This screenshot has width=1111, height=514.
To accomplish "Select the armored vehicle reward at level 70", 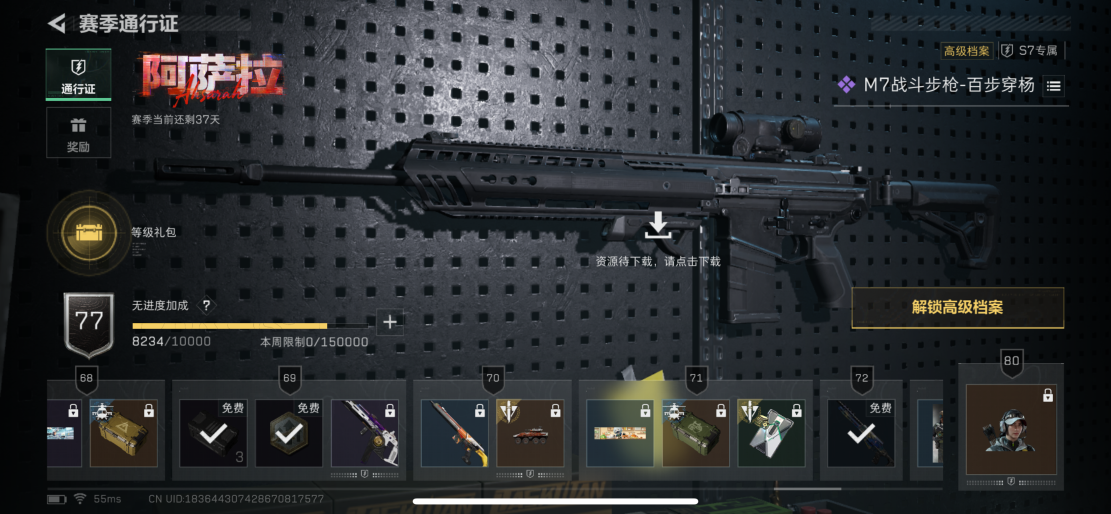I will click(530, 433).
